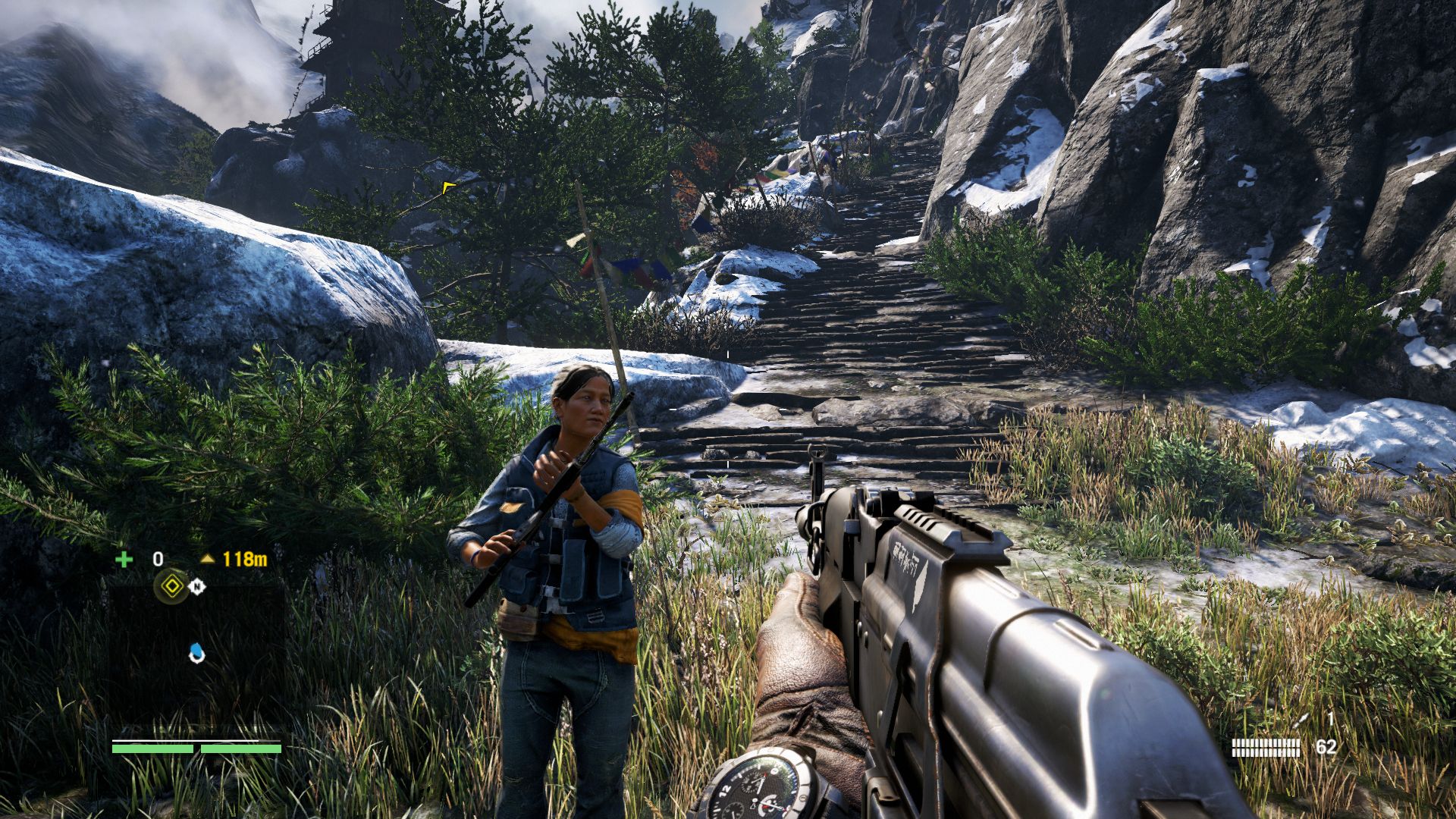Click the yellow objective diamond on the minimap
This screenshot has width=1456, height=819.
click(x=172, y=585)
